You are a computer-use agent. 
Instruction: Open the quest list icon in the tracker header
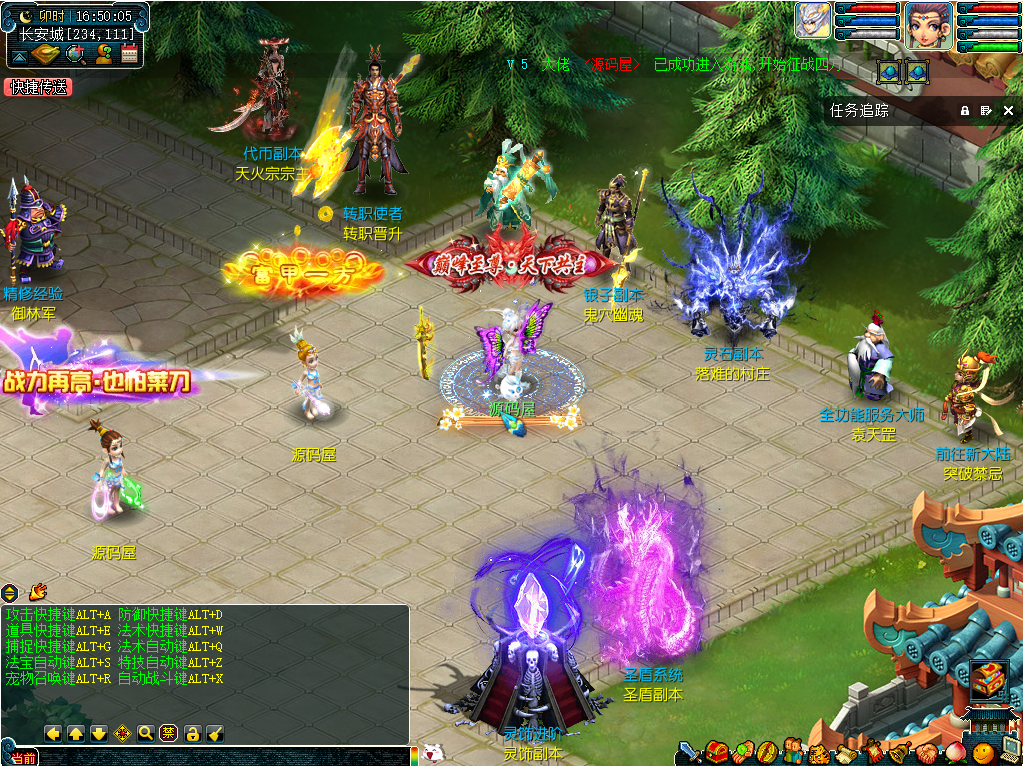click(986, 110)
